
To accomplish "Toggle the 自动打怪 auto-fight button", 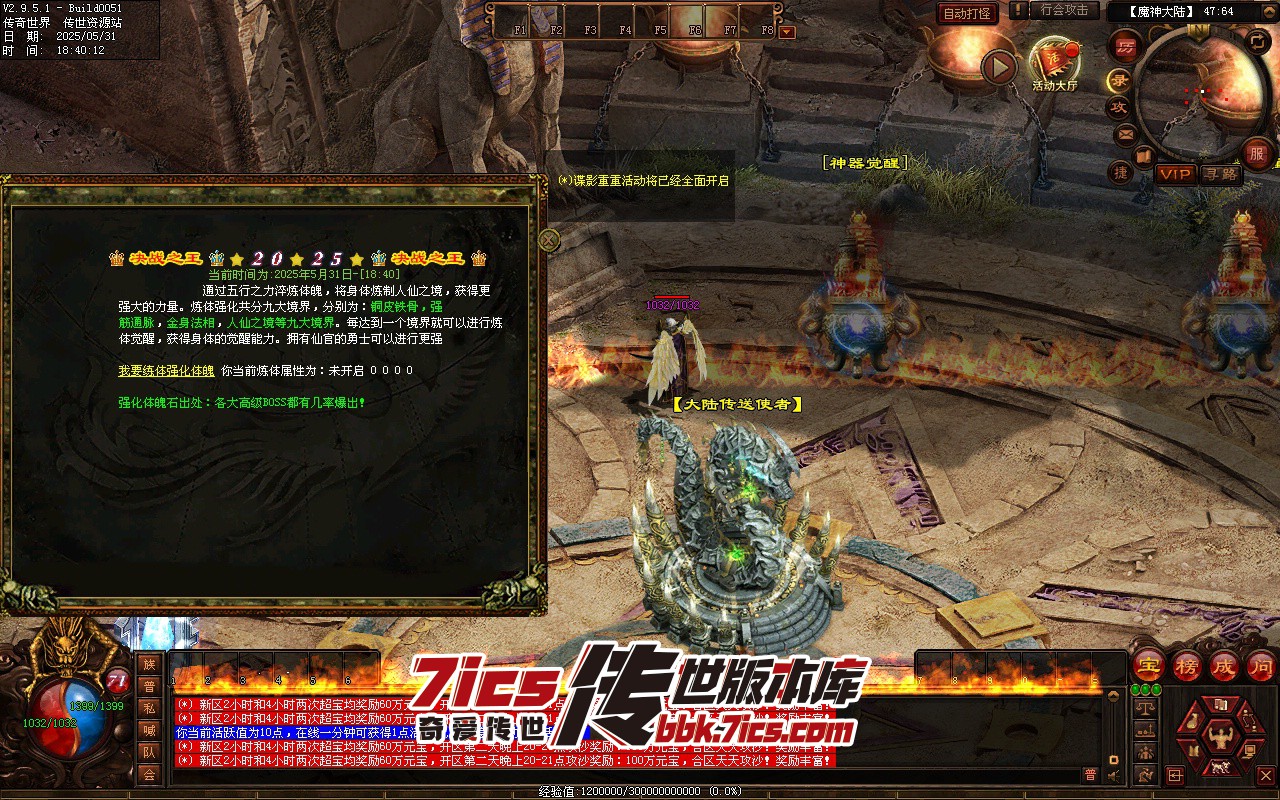I will (x=968, y=14).
